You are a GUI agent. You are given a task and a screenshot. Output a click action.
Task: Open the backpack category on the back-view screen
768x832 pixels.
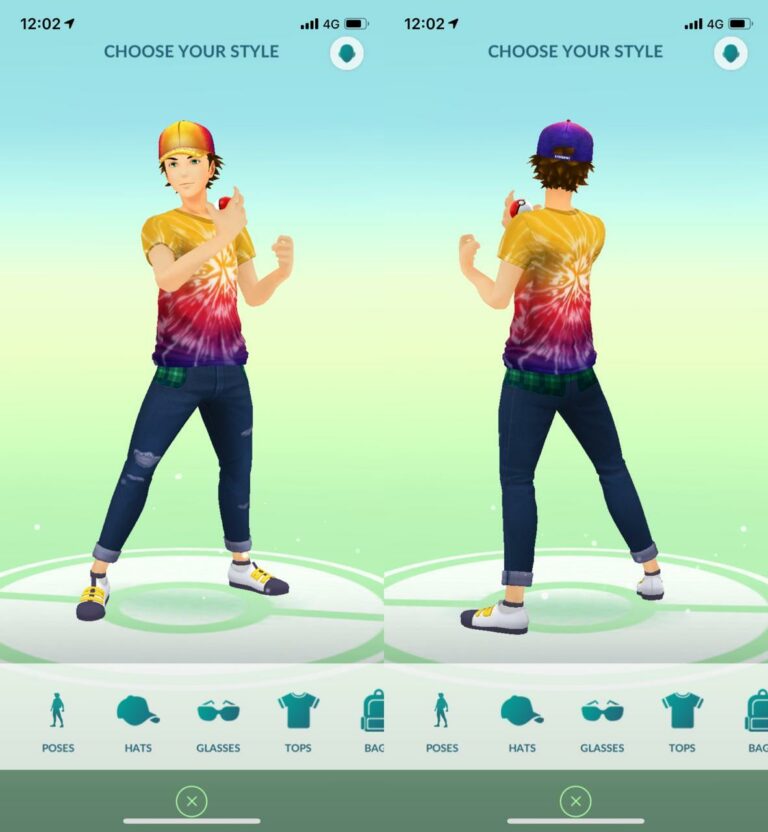tap(757, 720)
